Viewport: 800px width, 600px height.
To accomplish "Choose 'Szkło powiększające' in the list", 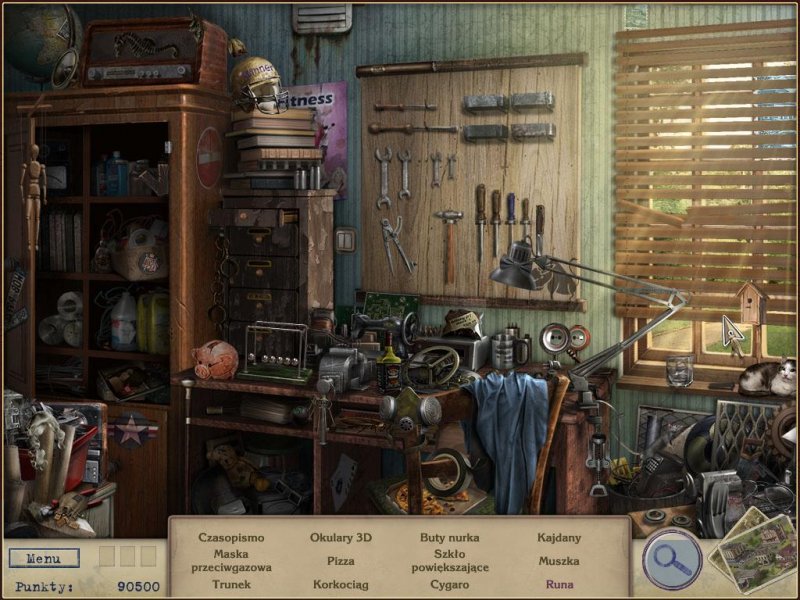I will coord(450,560).
